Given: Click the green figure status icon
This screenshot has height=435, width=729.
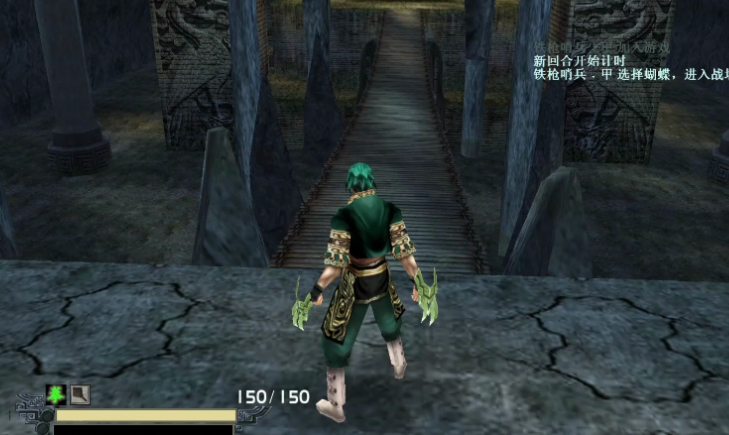Looking at the screenshot, I should [x=56, y=395].
